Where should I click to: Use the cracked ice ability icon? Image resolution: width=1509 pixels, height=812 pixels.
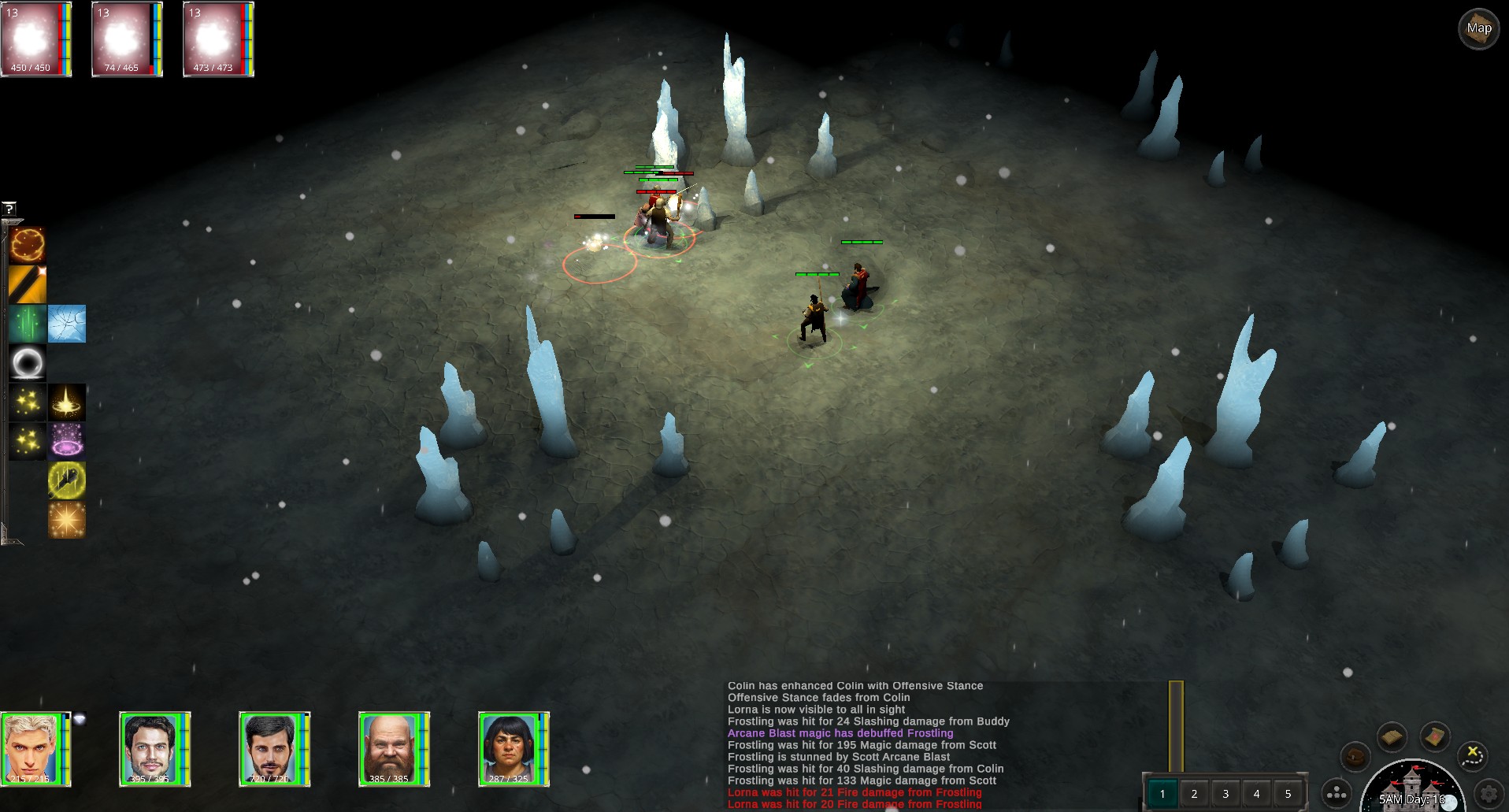point(67,324)
